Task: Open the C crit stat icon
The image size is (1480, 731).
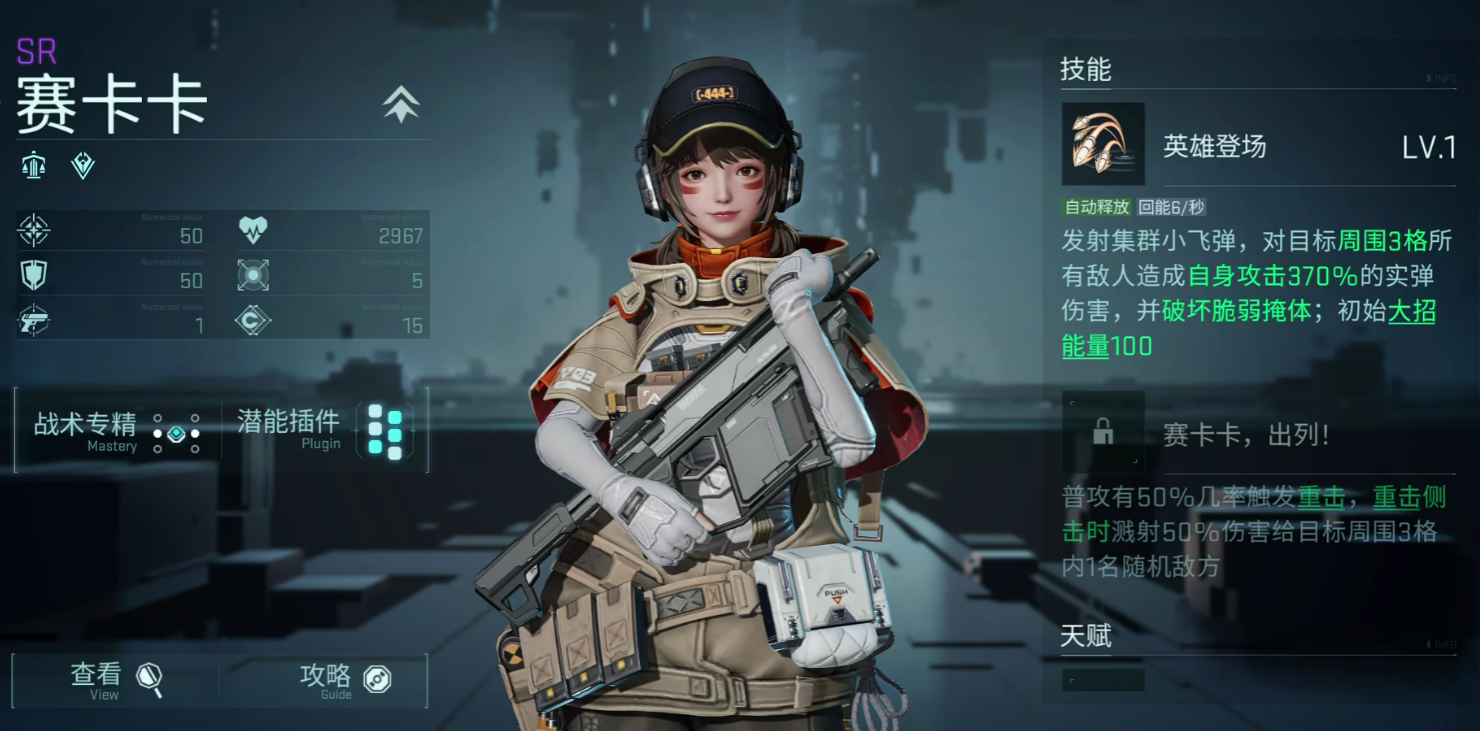Action: 253,322
